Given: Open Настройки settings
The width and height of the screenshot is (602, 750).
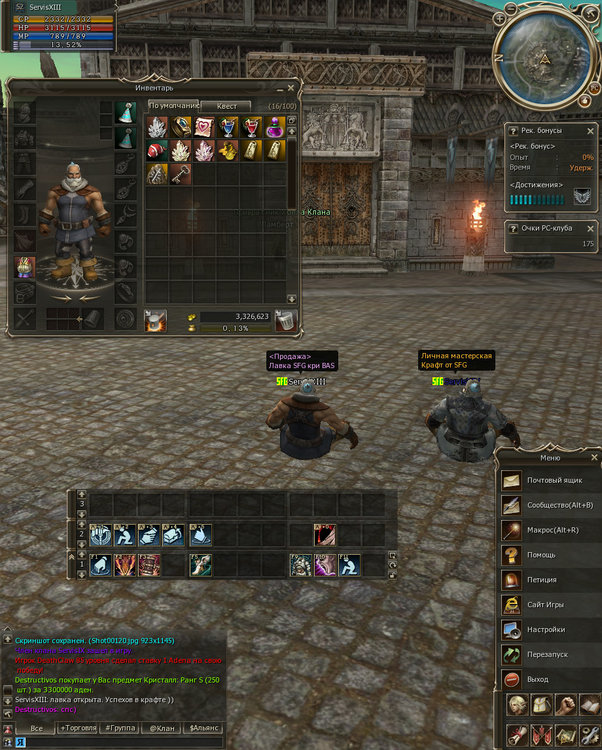Looking at the screenshot, I should 546,630.
